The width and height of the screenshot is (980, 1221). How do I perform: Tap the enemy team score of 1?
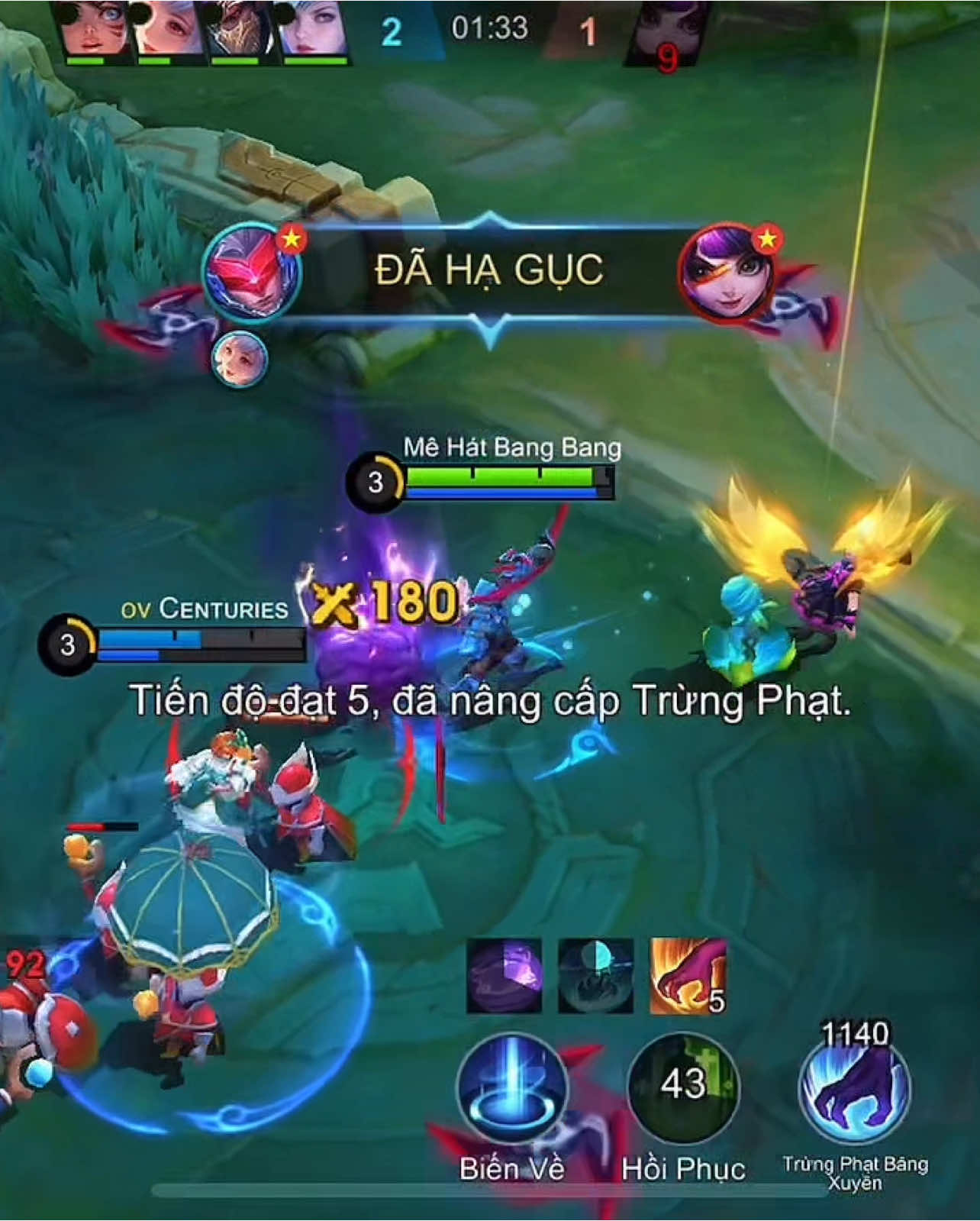[x=586, y=34]
